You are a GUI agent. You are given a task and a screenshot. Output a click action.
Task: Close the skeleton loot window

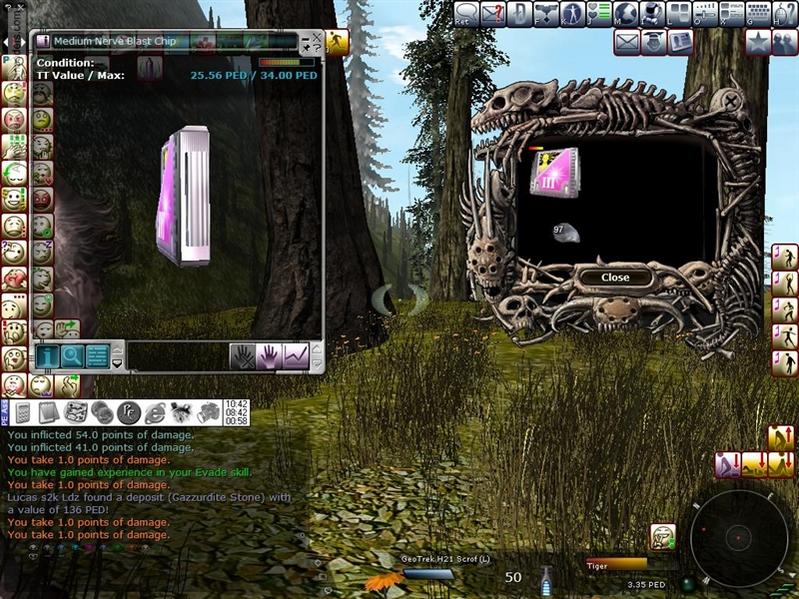pyautogui.click(x=615, y=277)
